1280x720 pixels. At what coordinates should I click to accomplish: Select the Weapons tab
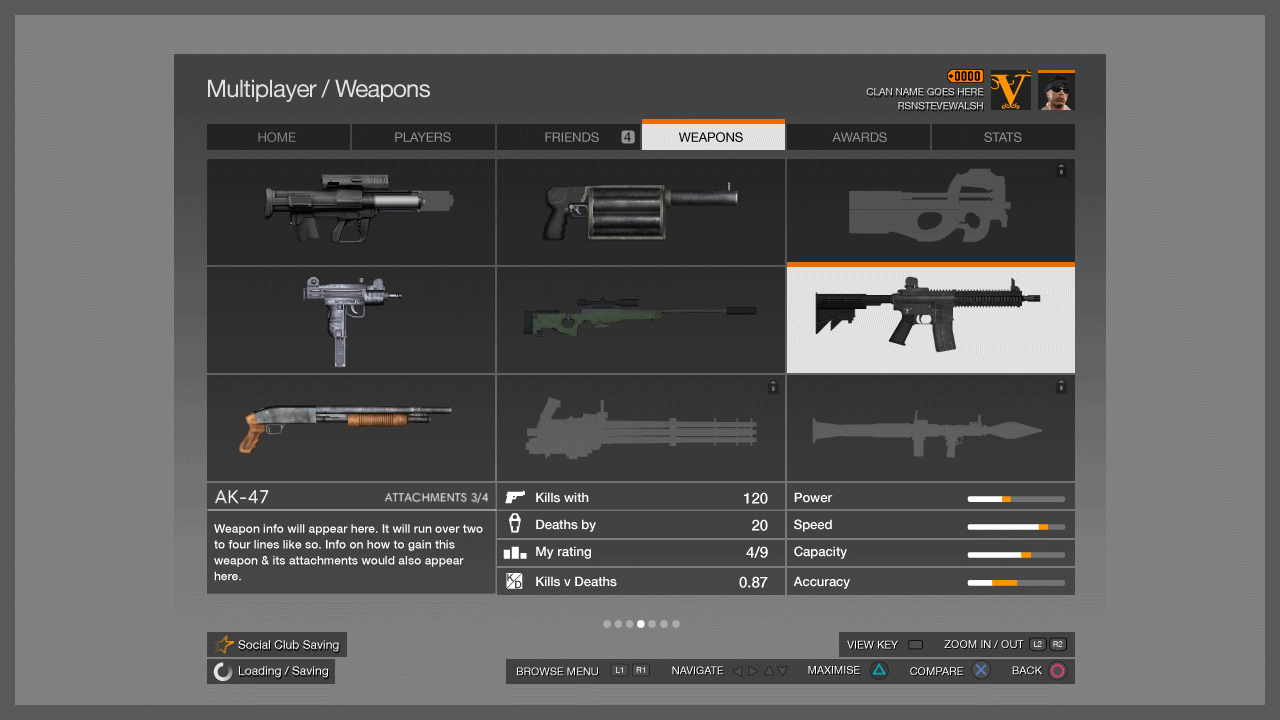tap(712, 137)
